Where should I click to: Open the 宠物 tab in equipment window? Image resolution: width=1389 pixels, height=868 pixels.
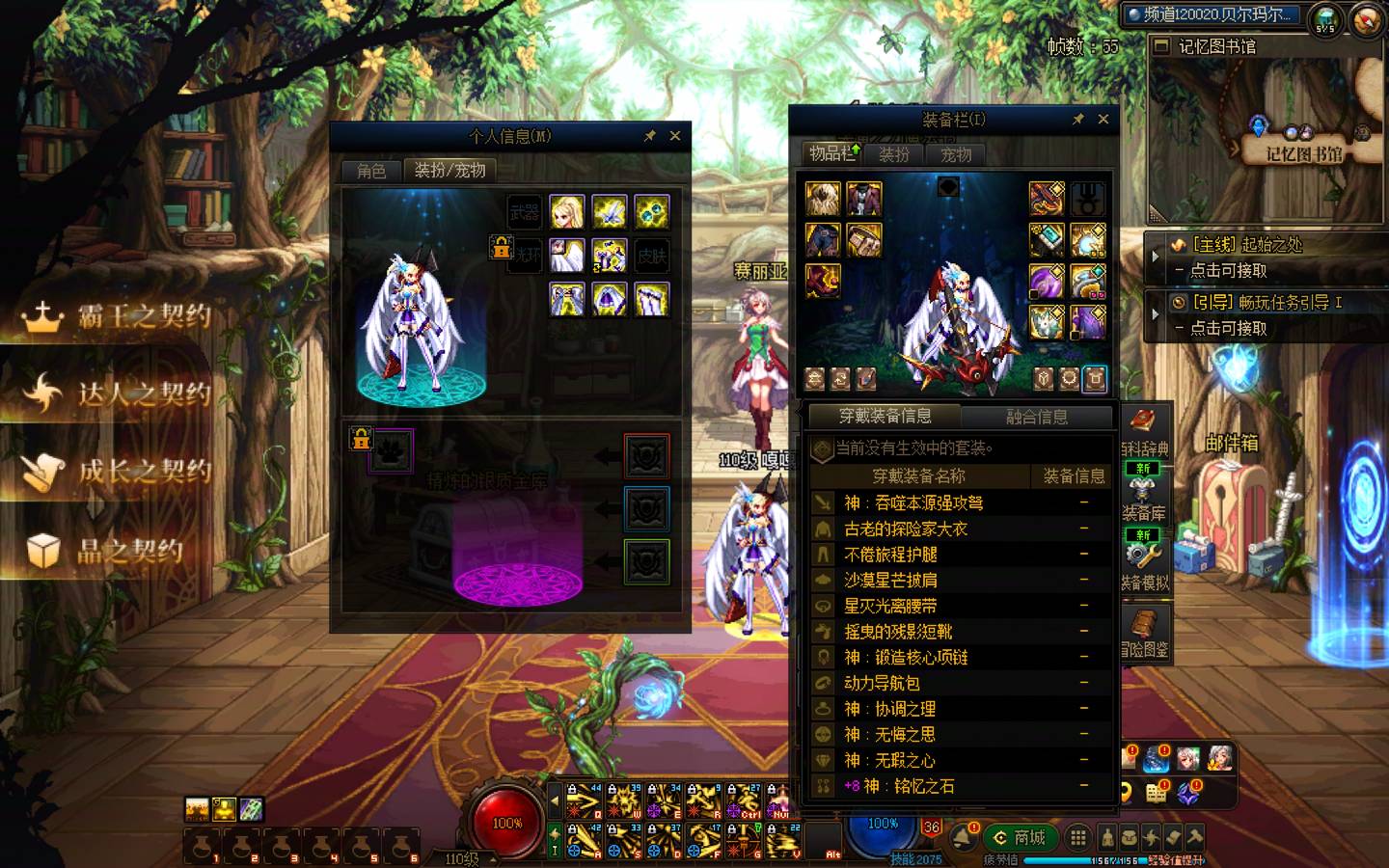pyautogui.click(x=956, y=154)
